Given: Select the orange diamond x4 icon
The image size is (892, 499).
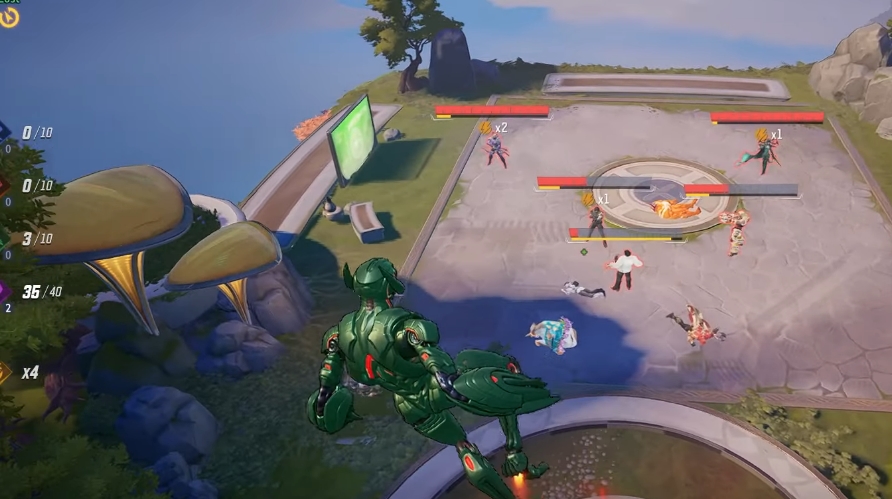Looking at the screenshot, I should [5, 372].
